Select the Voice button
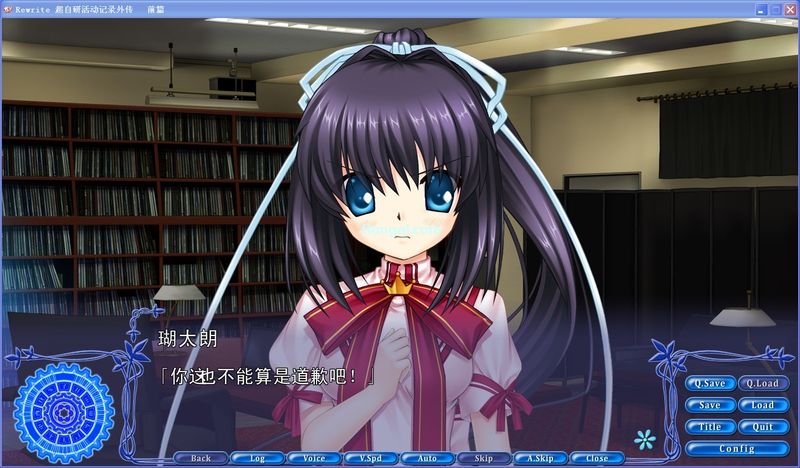Viewport: 800px width, 468px height. pos(314,458)
